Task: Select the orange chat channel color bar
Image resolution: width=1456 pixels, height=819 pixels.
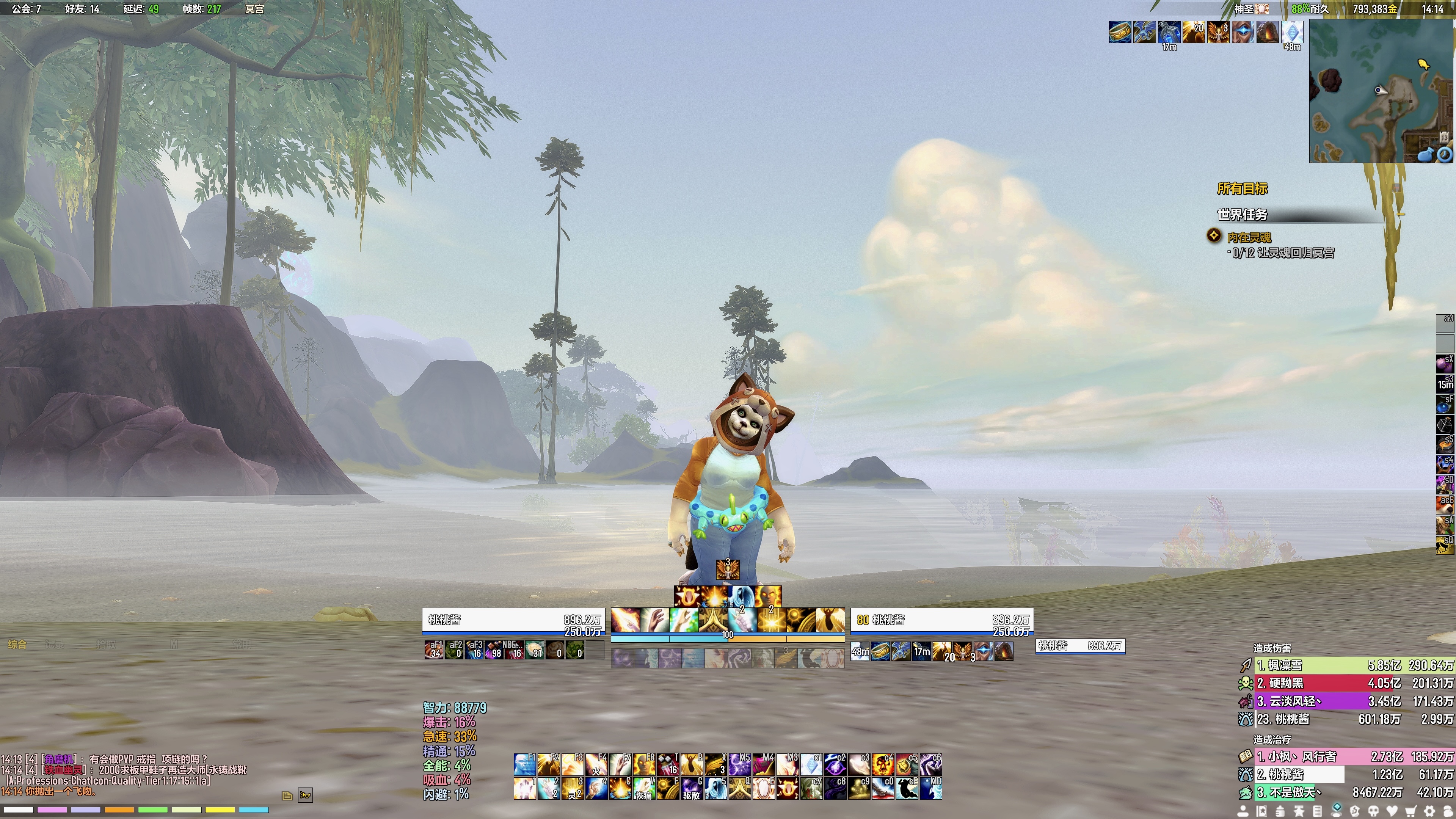Action: click(119, 810)
